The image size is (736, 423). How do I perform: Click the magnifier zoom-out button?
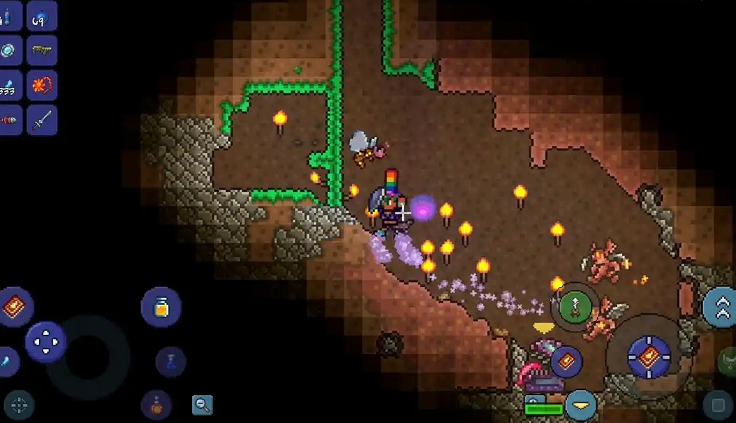click(203, 405)
